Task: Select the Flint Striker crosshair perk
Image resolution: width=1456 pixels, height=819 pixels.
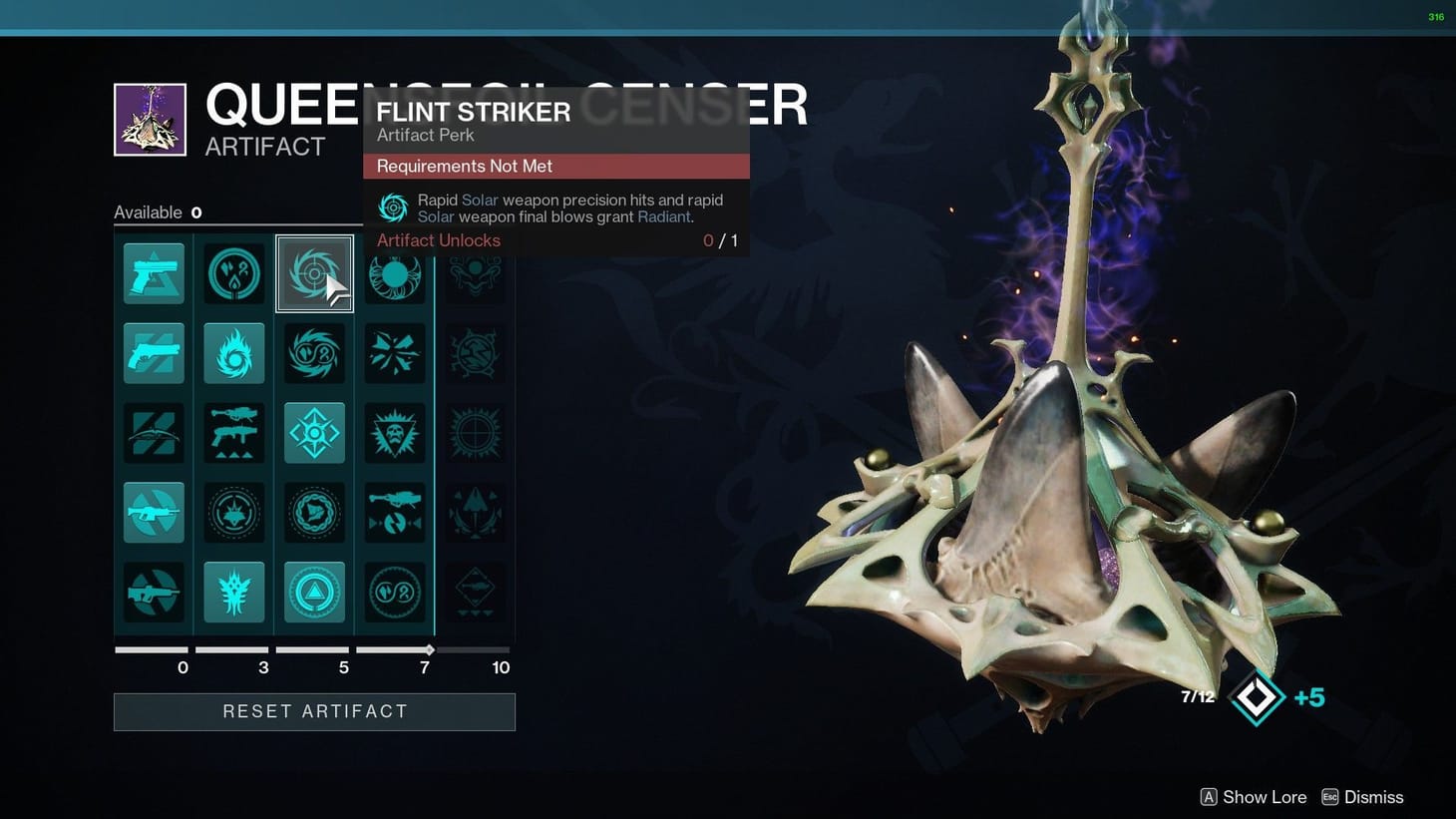Action: click(x=314, y=273)
